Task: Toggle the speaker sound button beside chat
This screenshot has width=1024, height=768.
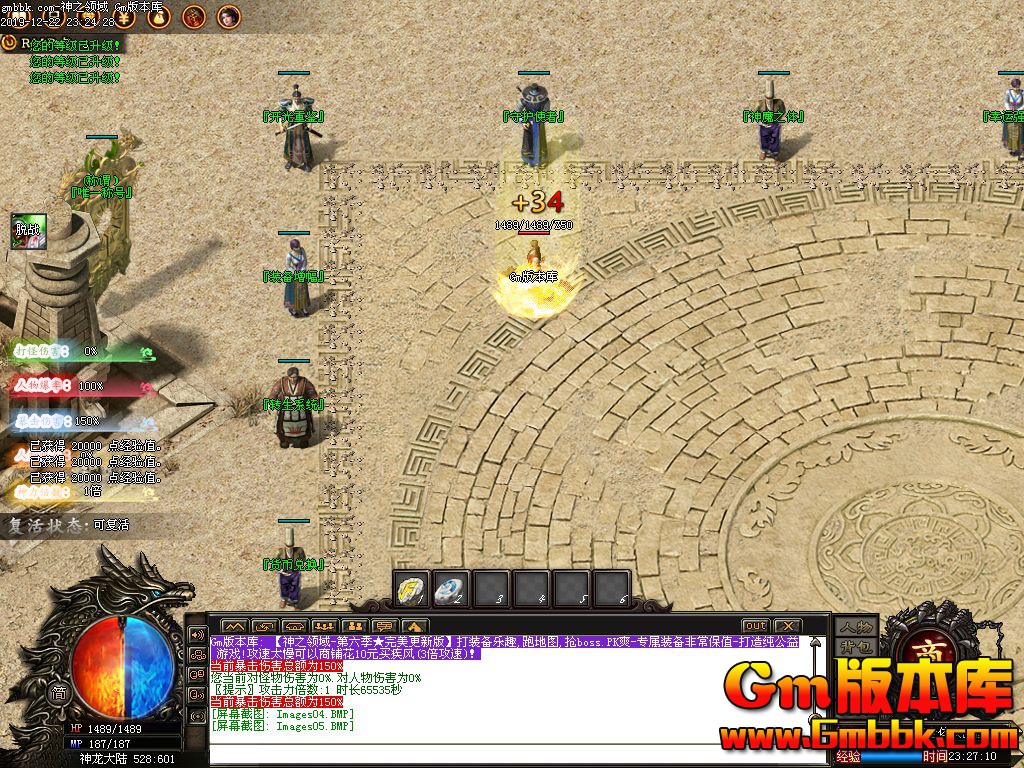Action: [197, 635]
